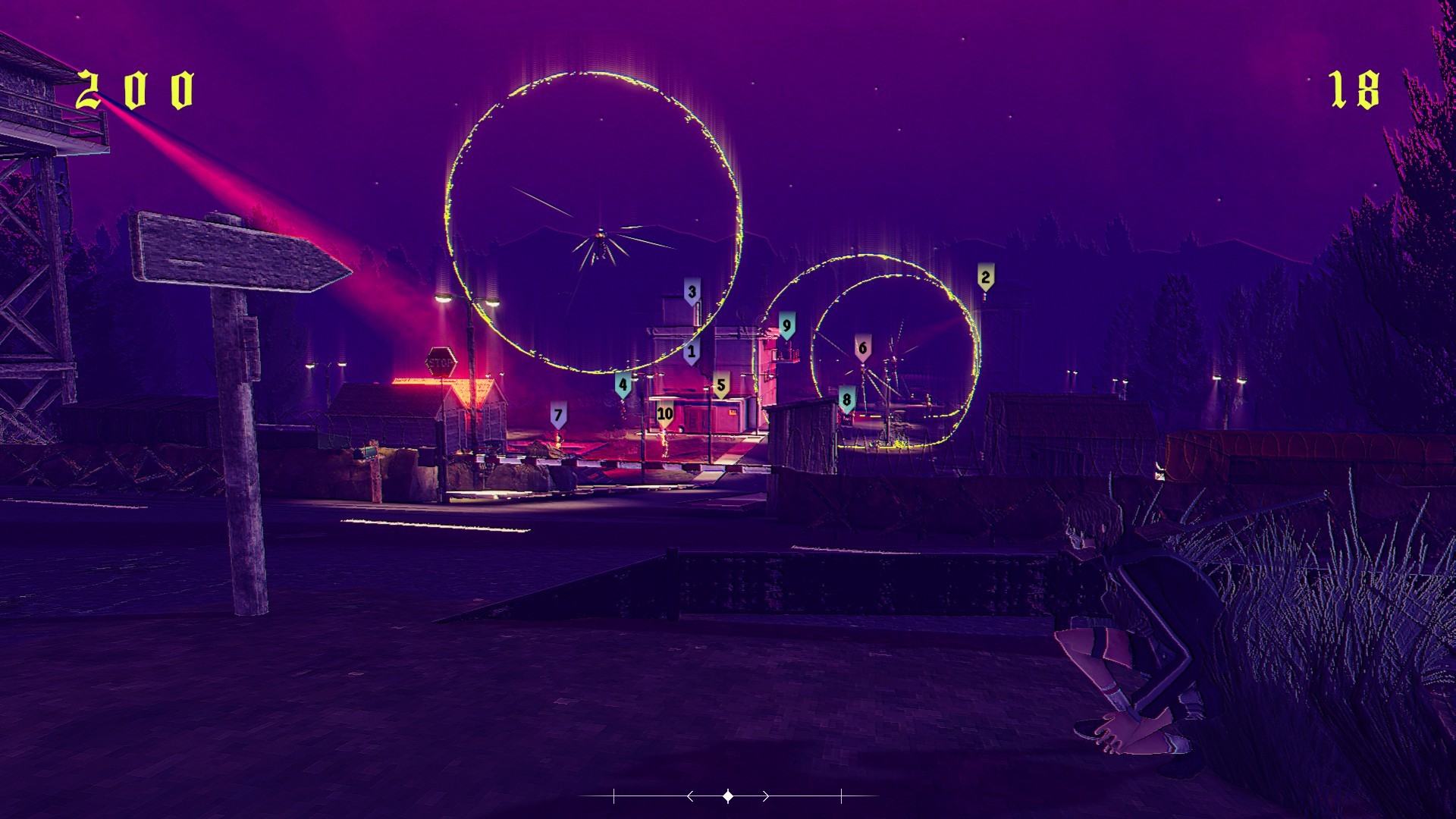Pick target marker number 9
Viewport: 1456px width, 819px height.
tap(787, 326)
